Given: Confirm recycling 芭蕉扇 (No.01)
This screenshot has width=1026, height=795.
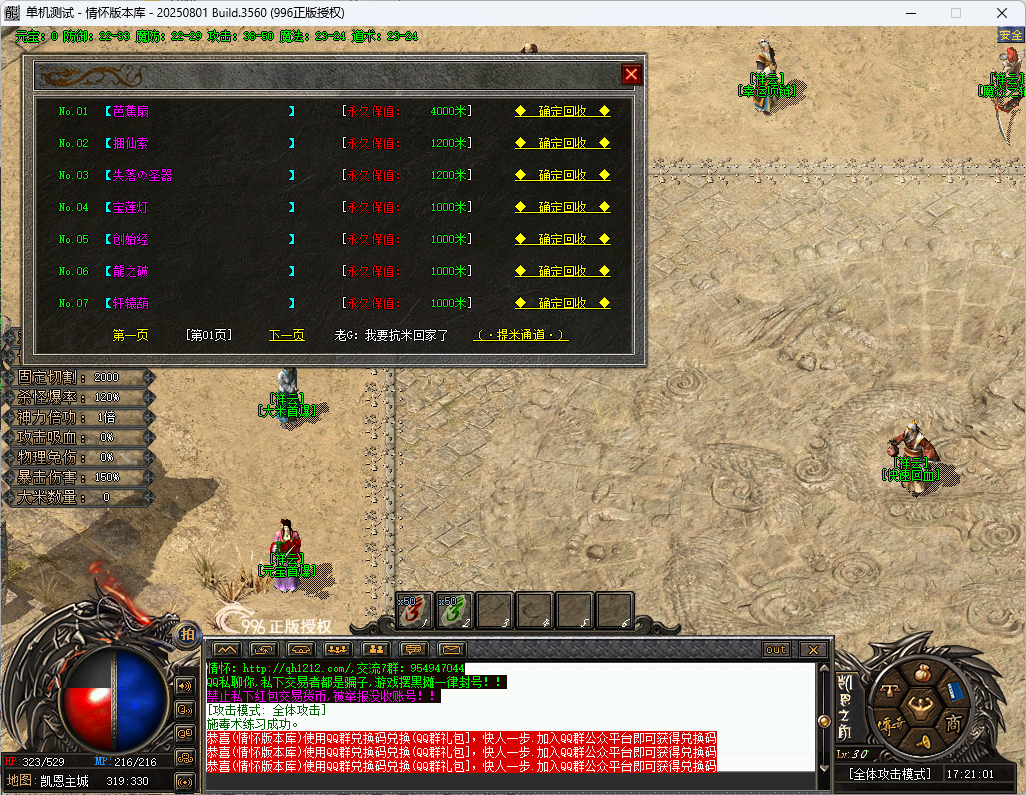Looking at the screenshot, I should [x=562, y=111].
